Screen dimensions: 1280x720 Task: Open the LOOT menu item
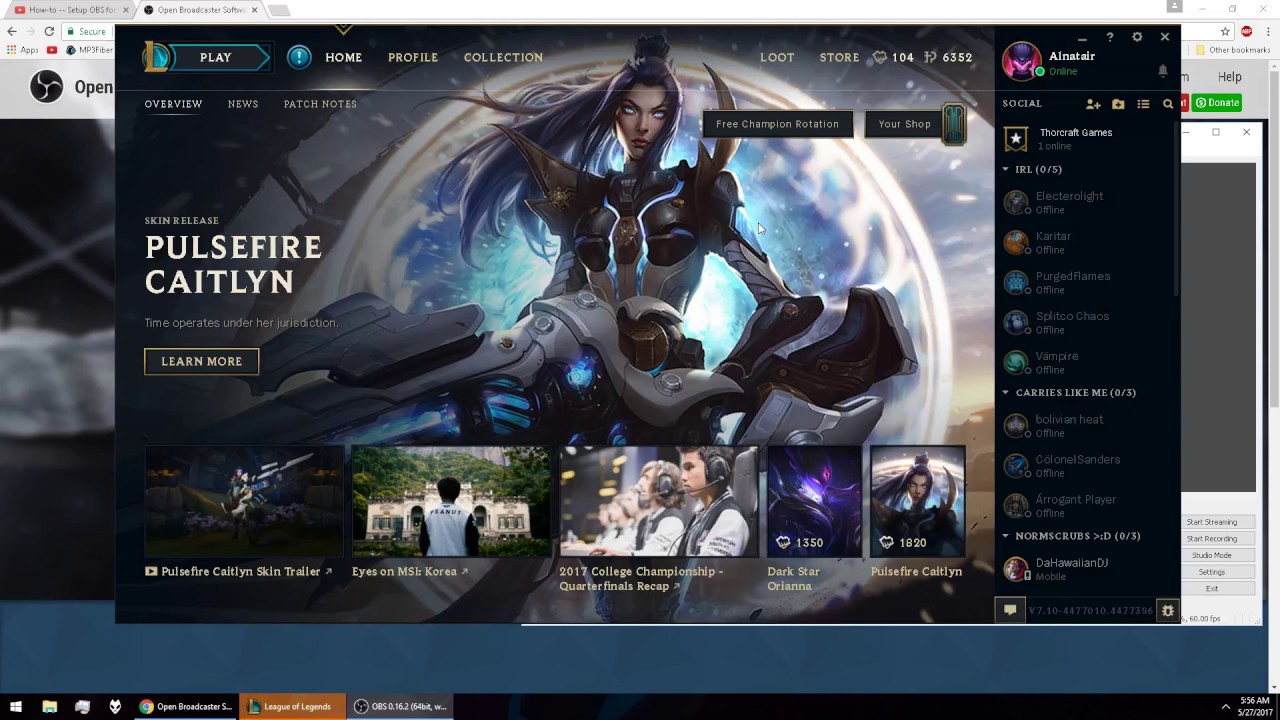point(777,57)
